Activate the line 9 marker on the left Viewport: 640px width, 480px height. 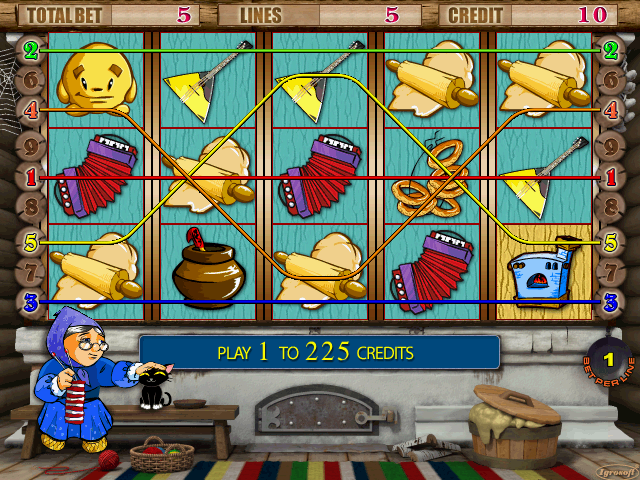31,145
